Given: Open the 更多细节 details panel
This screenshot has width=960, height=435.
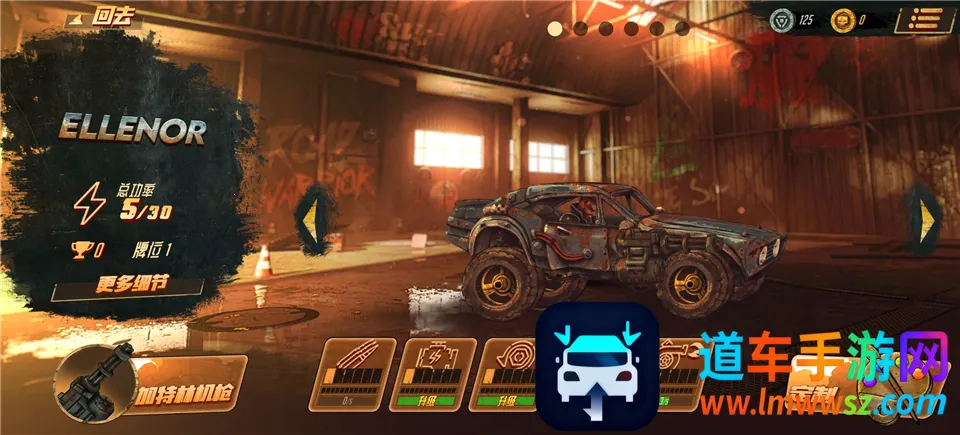Looking at the screenshot, I should (x=130, y=283).
